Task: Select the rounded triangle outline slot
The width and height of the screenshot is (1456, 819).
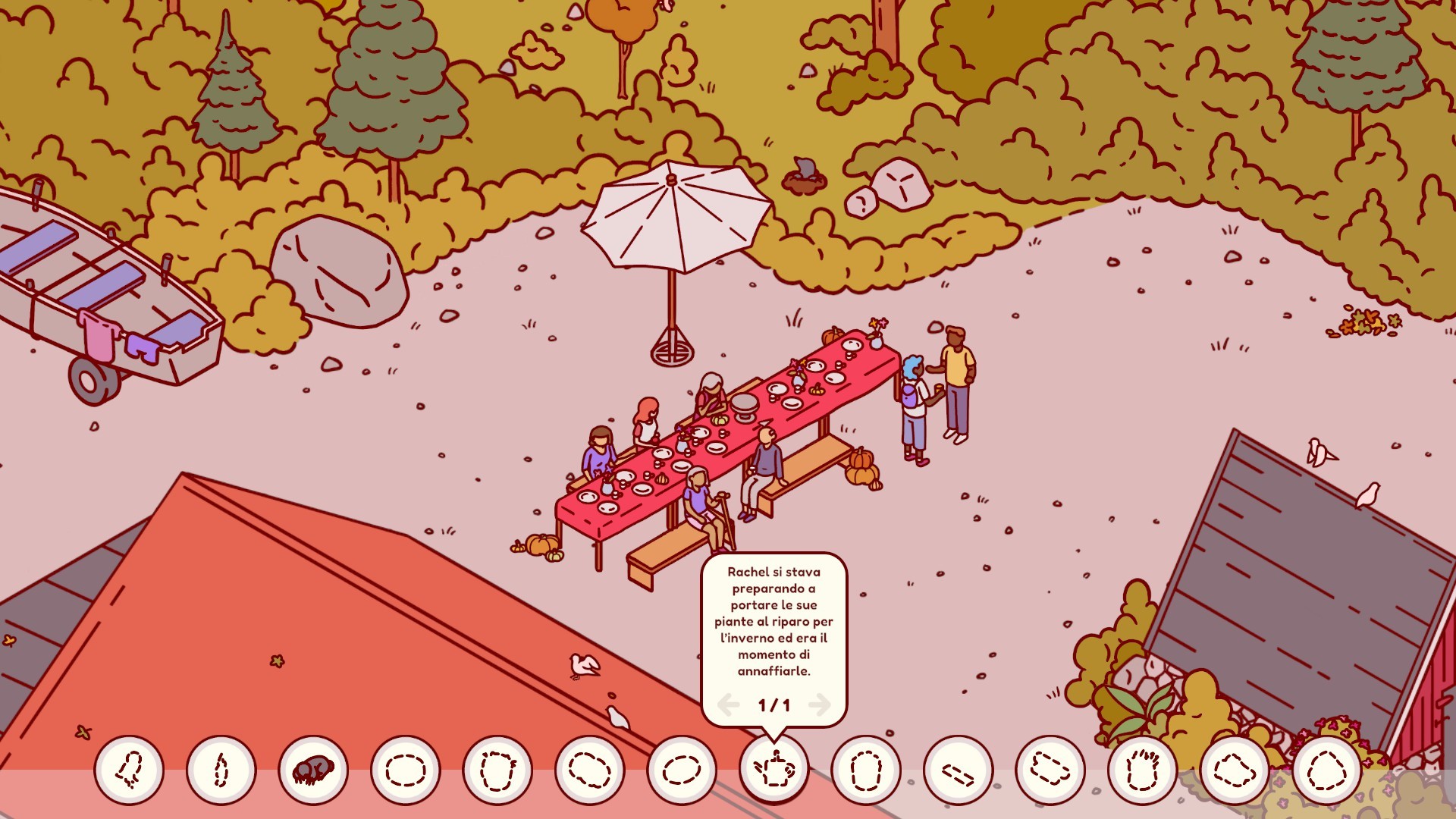Action: point(1326,770)
